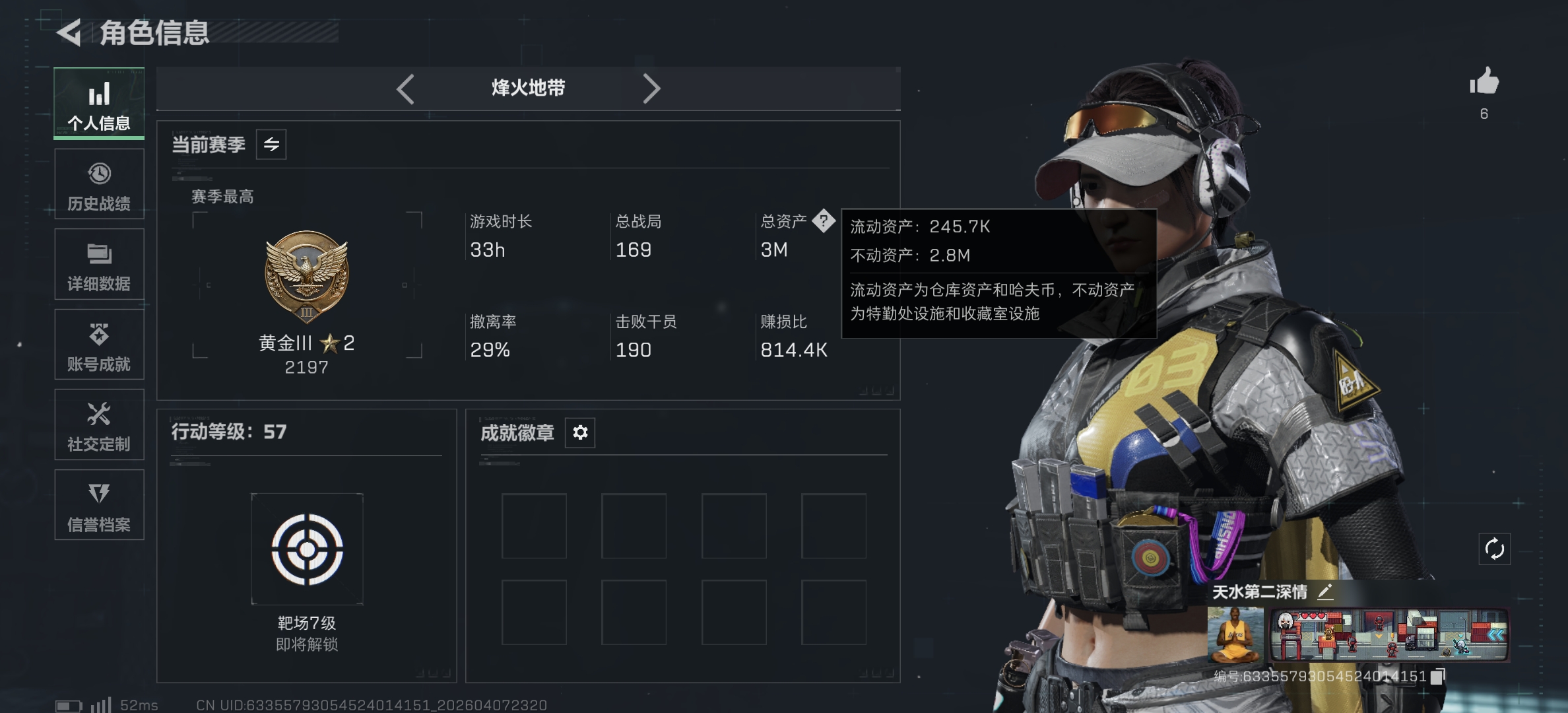
Task: Click the season swap icon beside 当前赛季
Action: [271, 144]
